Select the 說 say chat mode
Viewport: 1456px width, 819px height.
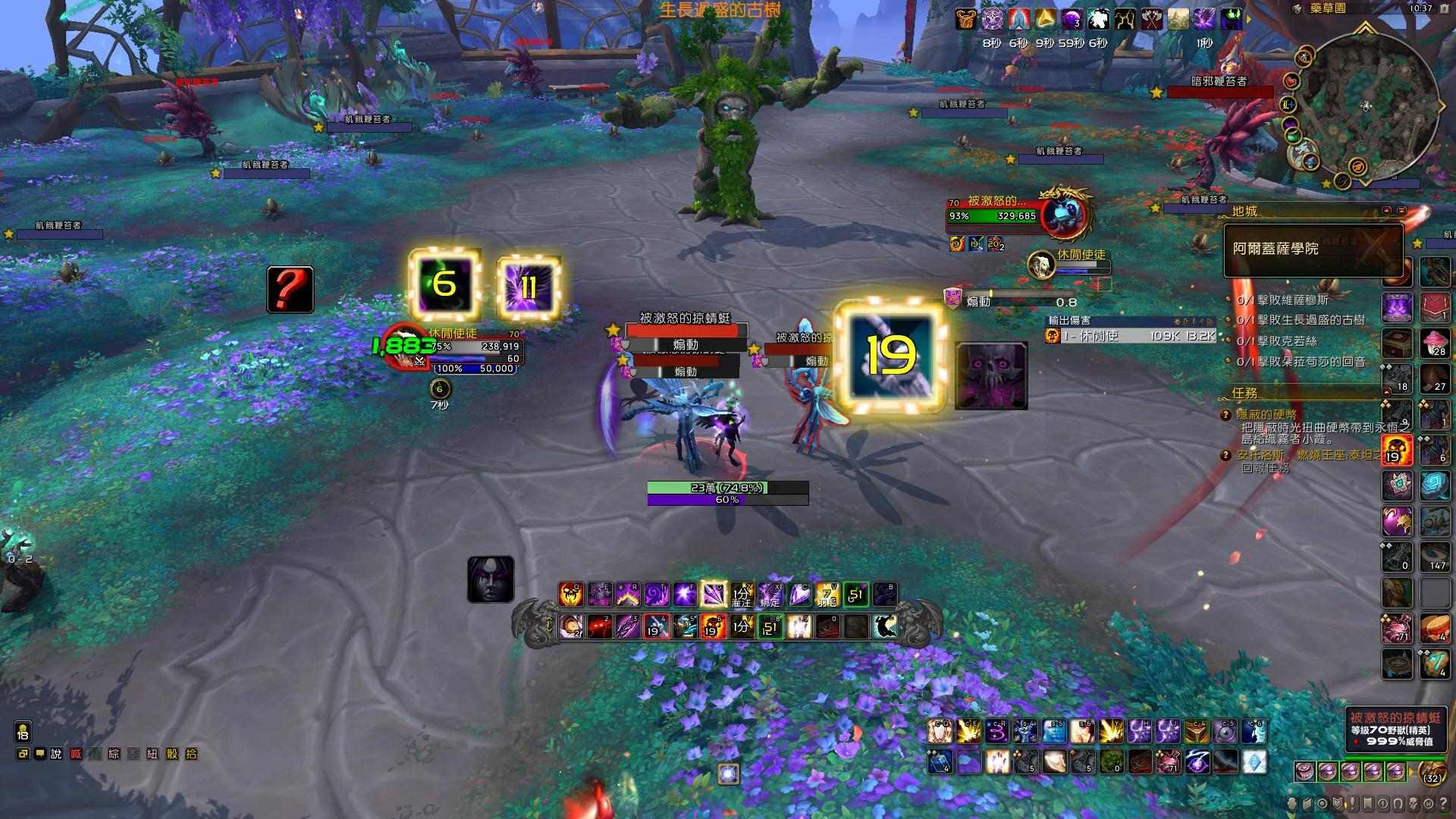pyautogui.click(x=55, y=754)
